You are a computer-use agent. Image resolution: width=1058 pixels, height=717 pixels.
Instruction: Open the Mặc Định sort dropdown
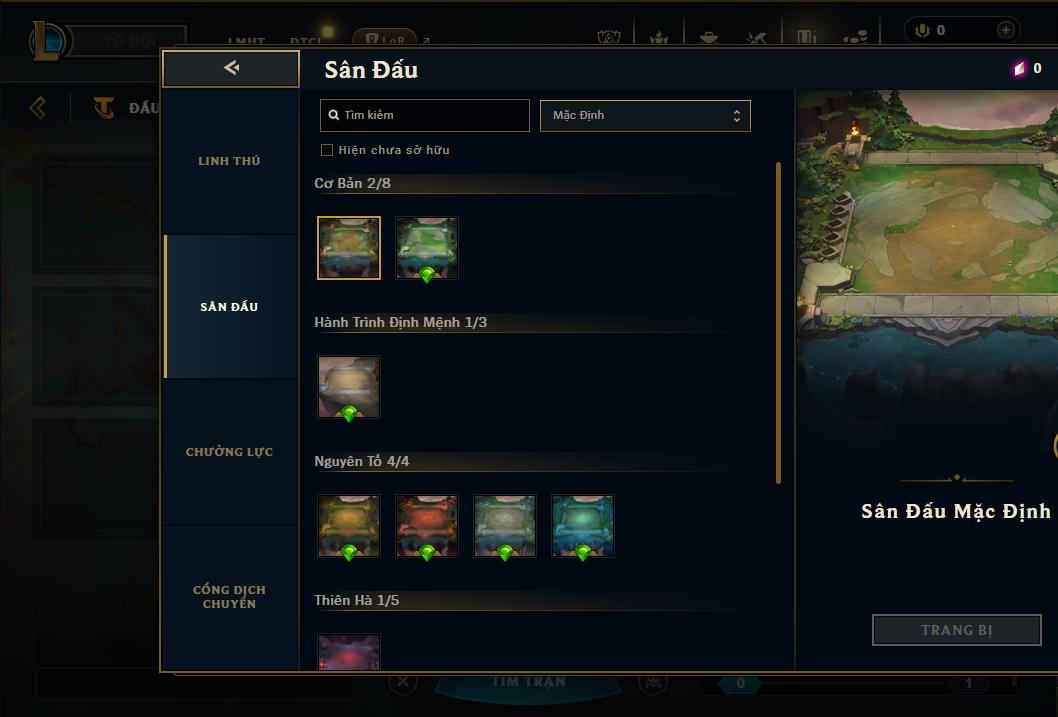645,115
